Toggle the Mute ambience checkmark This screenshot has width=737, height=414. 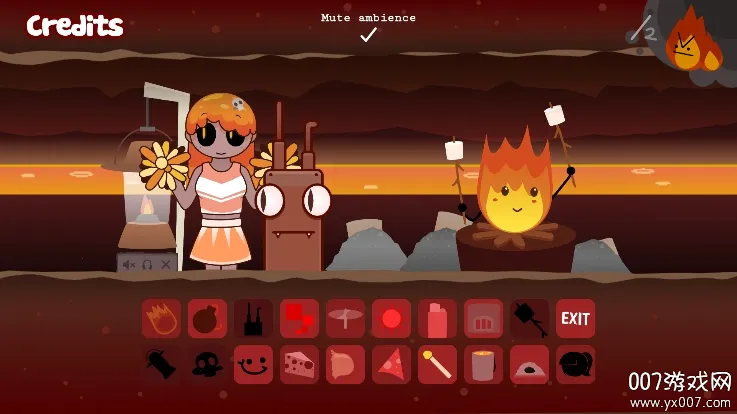pyautogui.click(x=368, y=35)
